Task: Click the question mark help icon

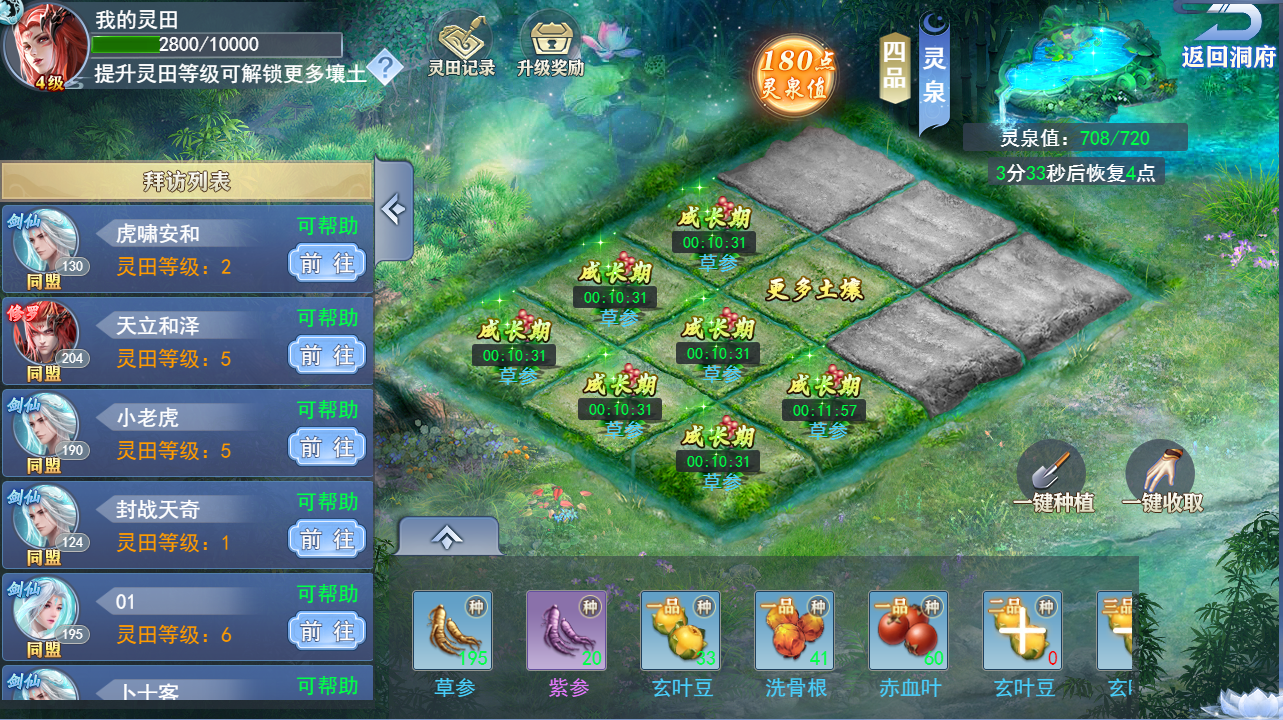Action: pyautogui.click(x=385, y=69)
